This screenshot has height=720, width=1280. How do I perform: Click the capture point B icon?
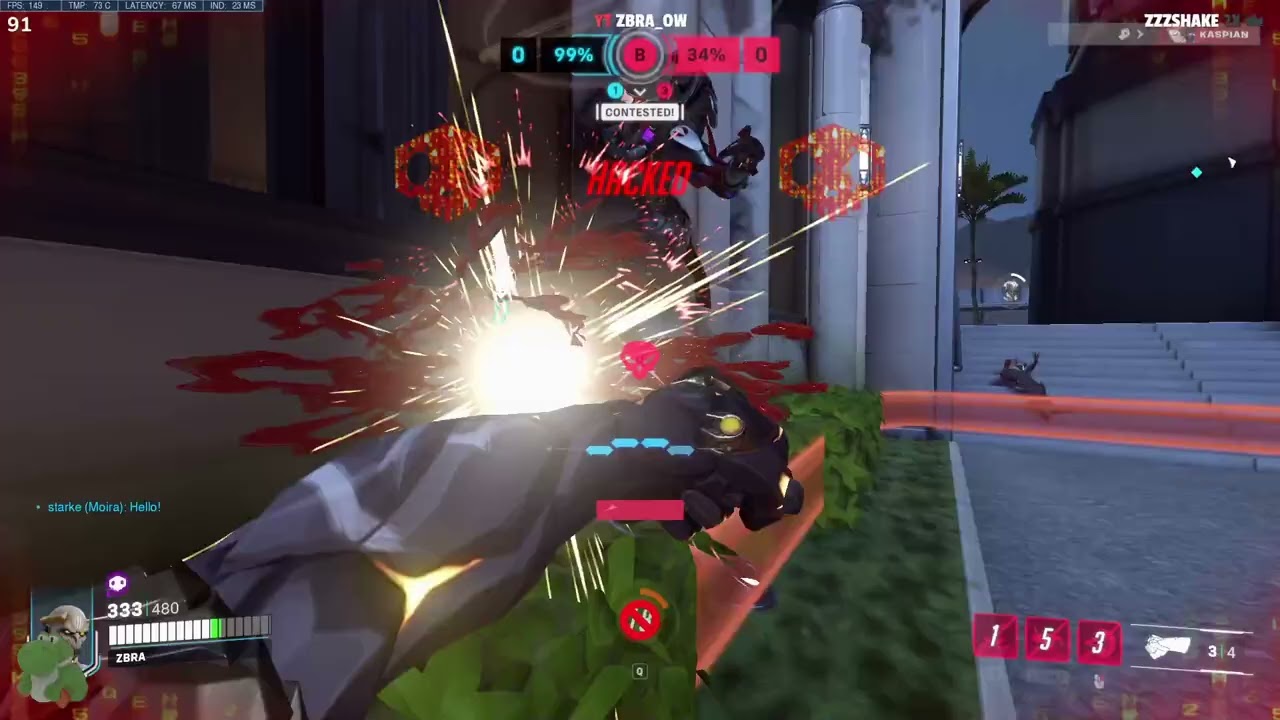click(x=639, y=55)
